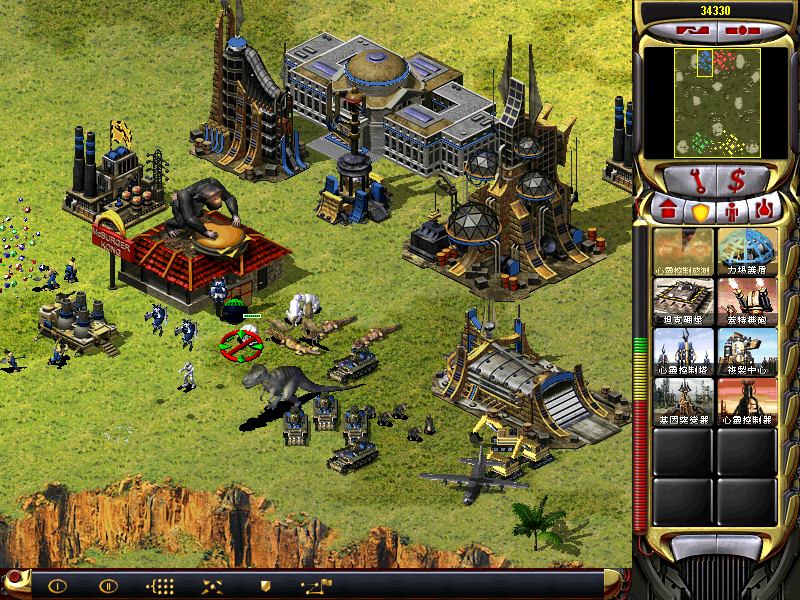
Task: Build the Psychic Dominator
Action: (x=747, y=398)
